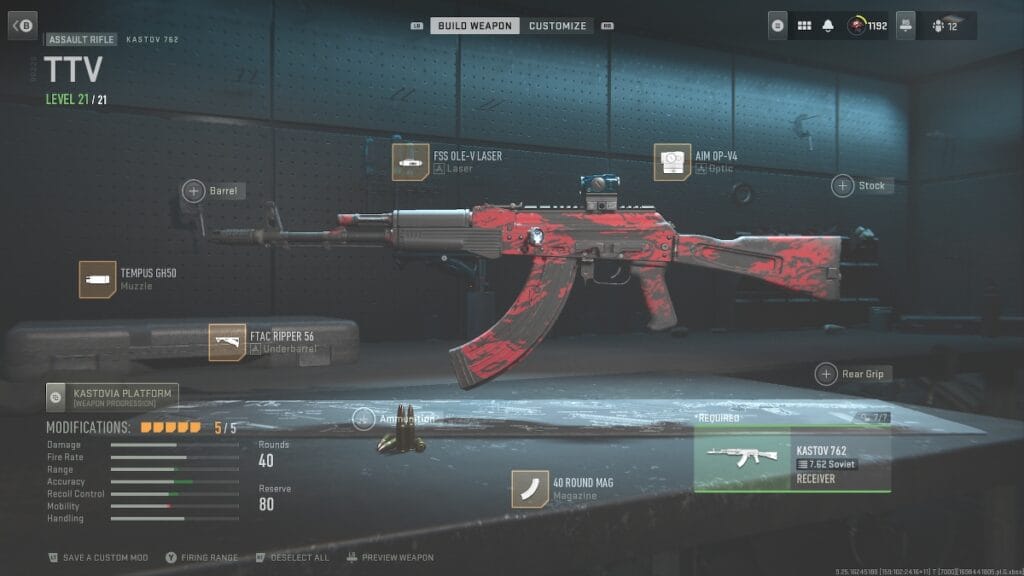Select the AIM OP-V4 optic slot

coord(672,162)
